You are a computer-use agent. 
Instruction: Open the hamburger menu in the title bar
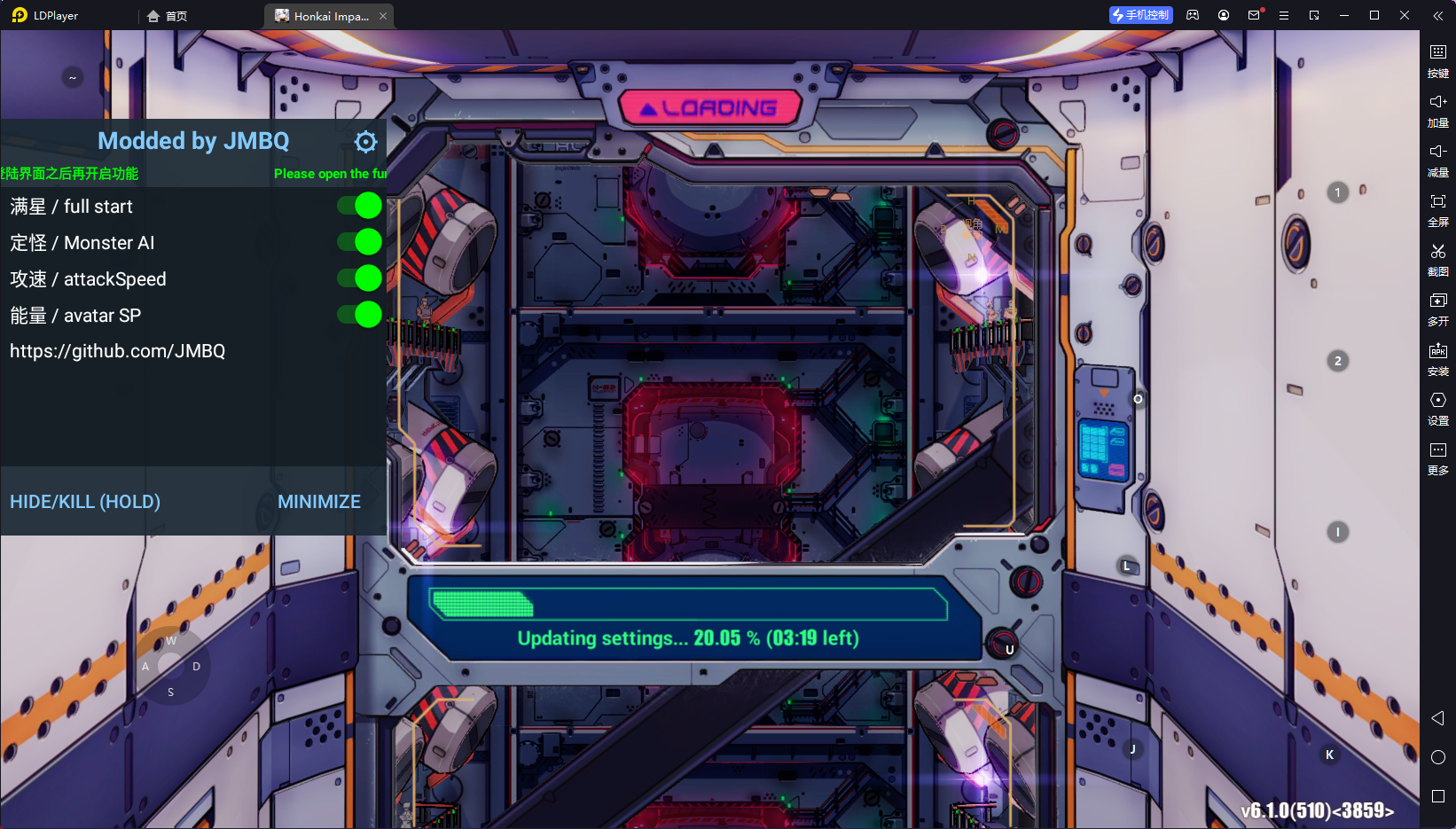(1283, 14)
